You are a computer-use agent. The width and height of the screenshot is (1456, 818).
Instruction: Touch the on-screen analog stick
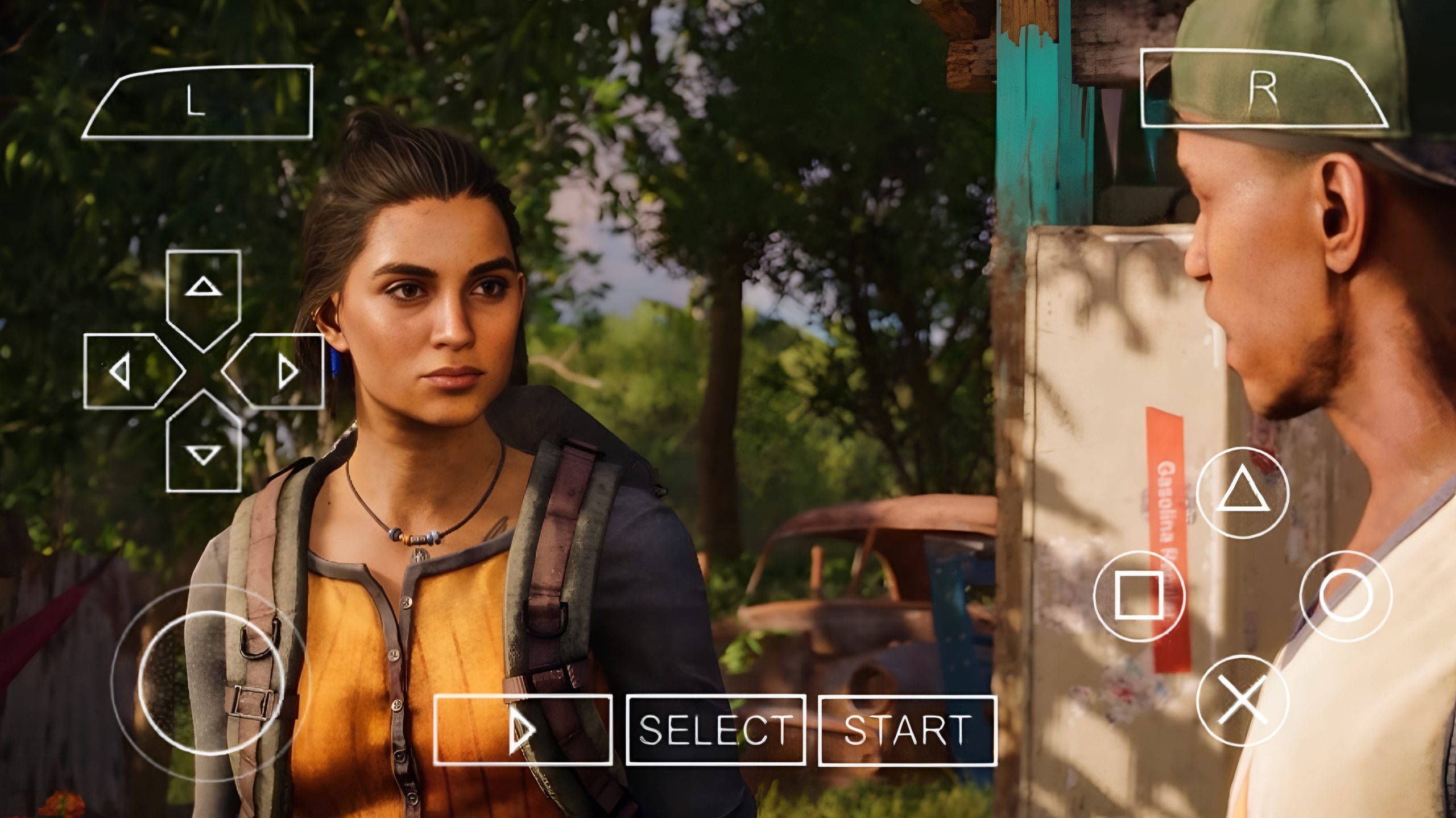(x=210, y=683)
